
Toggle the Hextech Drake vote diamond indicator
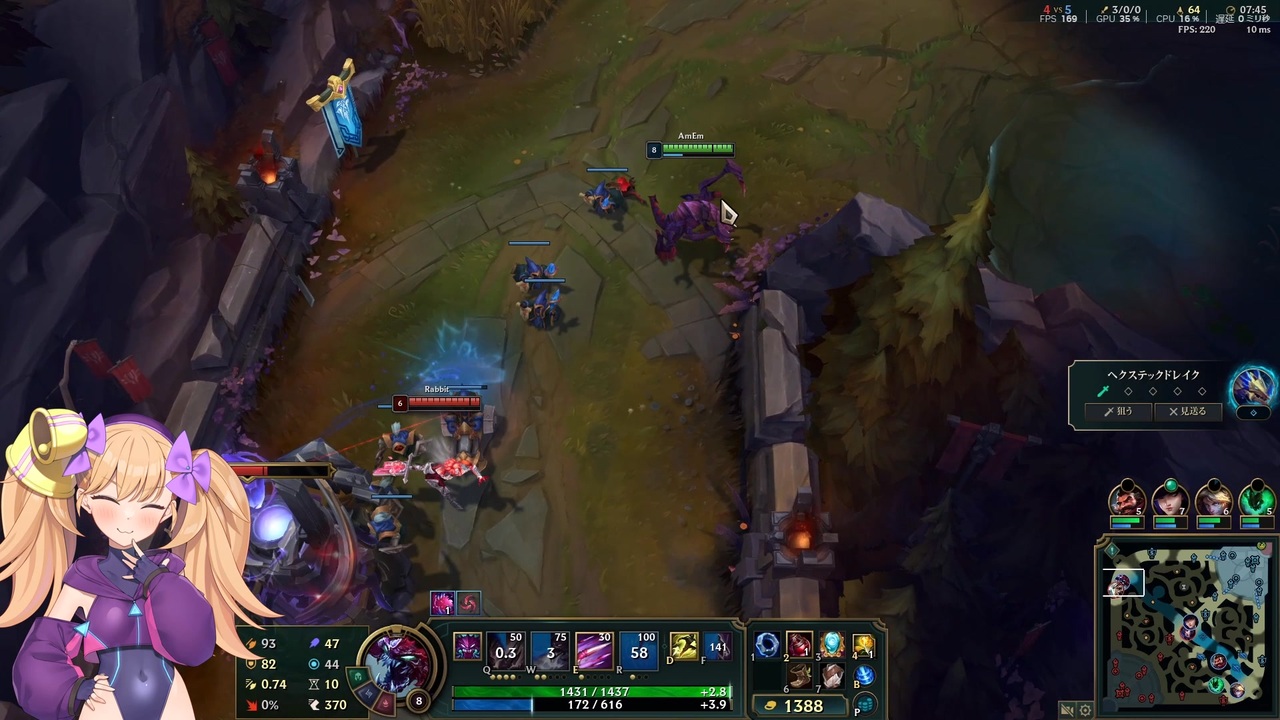1253,412
